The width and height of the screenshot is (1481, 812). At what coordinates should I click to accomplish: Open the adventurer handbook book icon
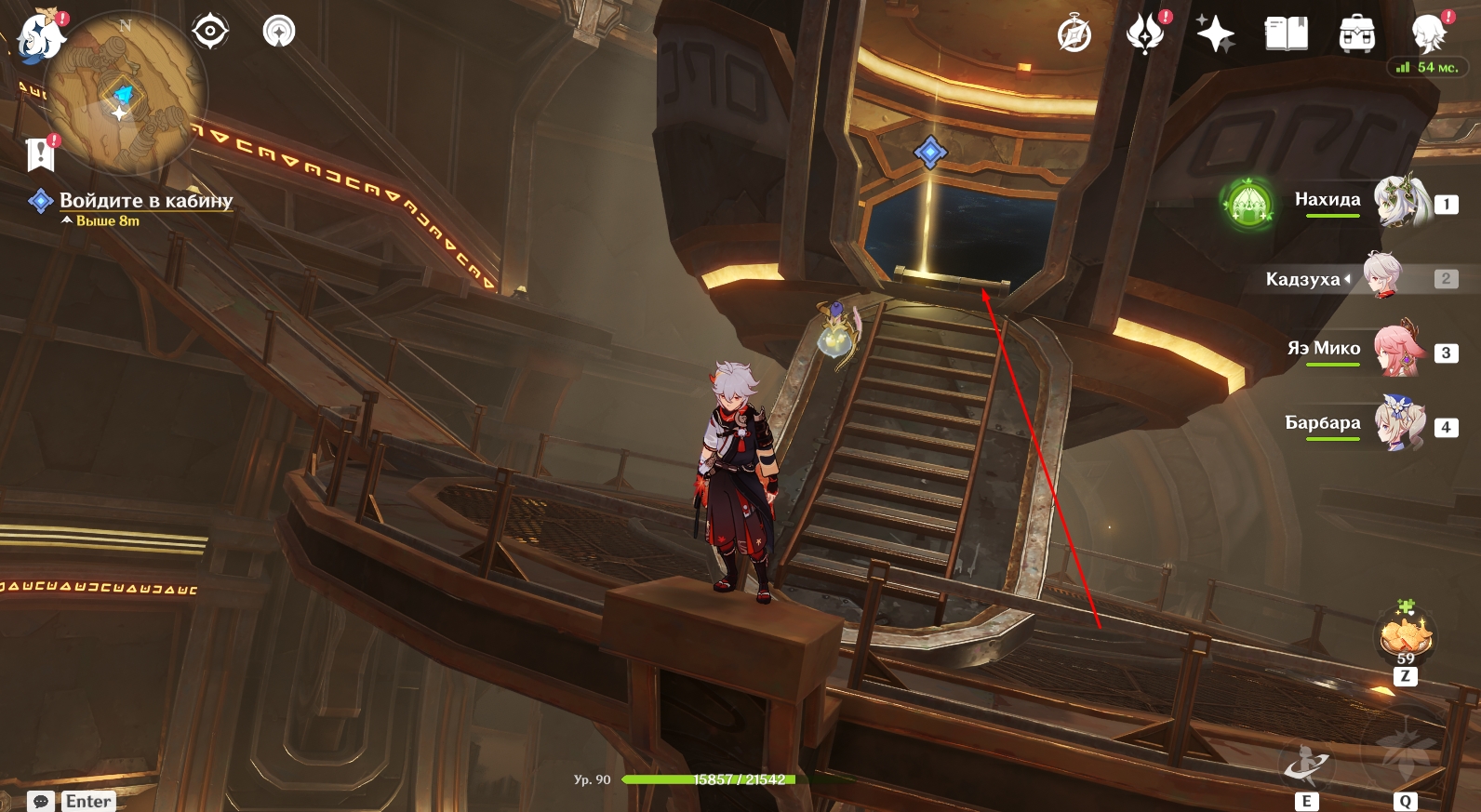[1287, 35]
